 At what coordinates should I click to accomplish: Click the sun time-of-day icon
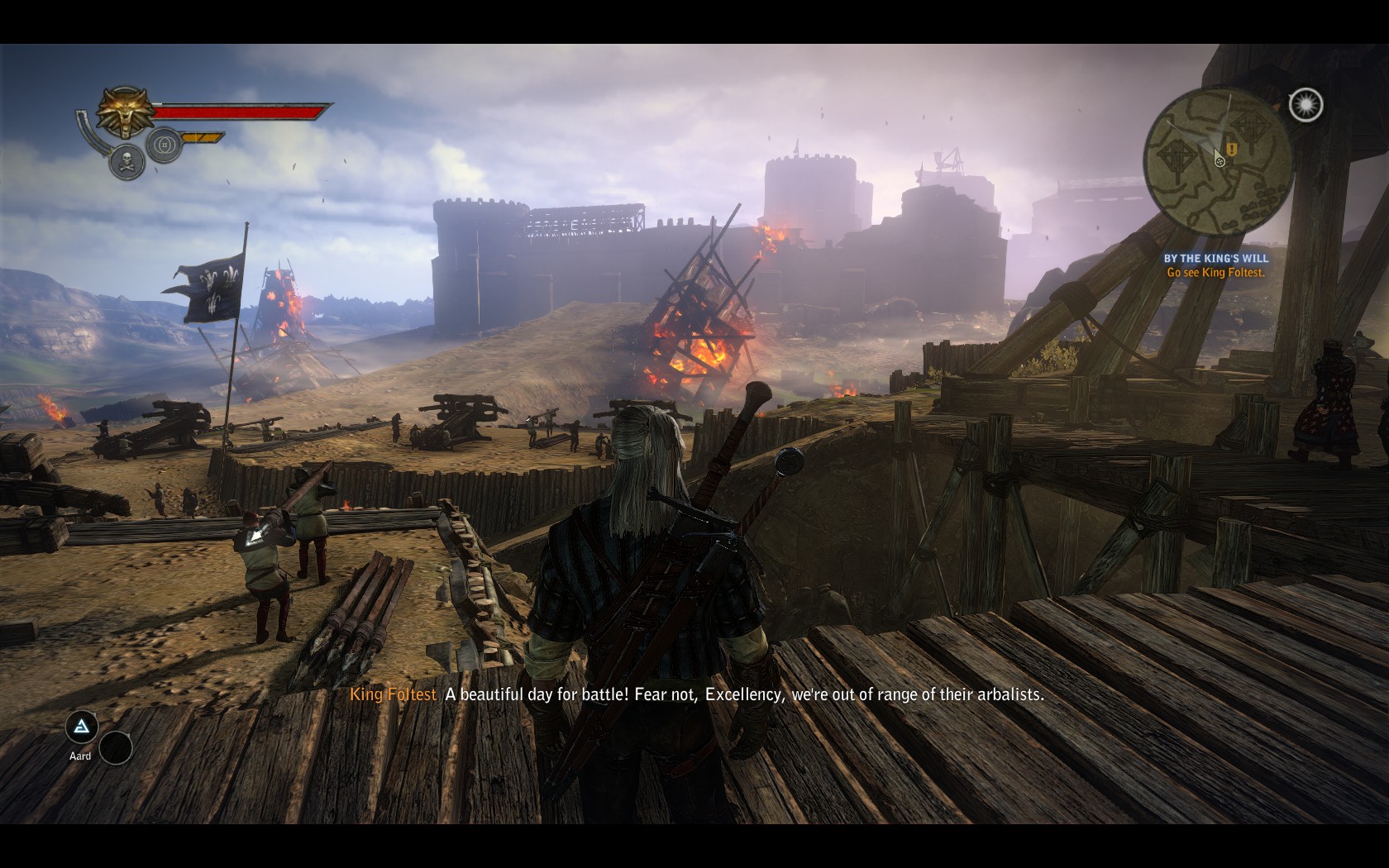pyautogui.click(x=1305, y=105)
